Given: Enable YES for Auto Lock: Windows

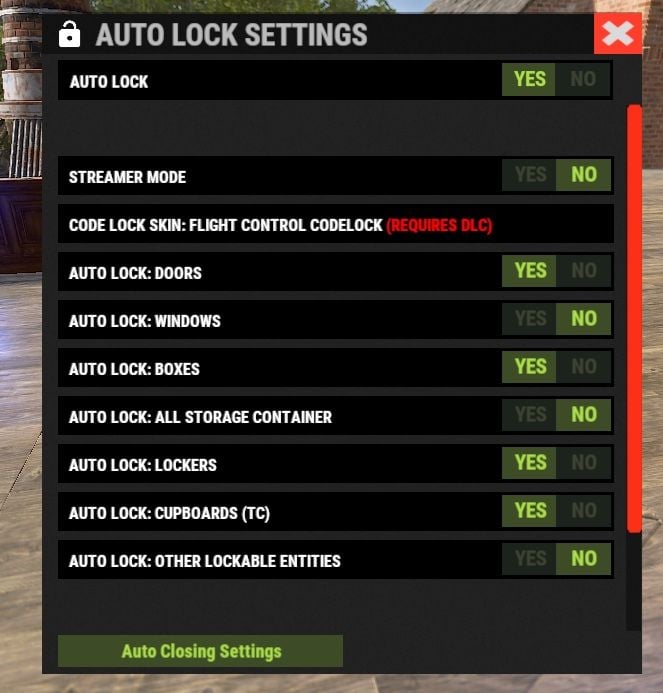Looking at the screenshot, I should tap(530, 319).
